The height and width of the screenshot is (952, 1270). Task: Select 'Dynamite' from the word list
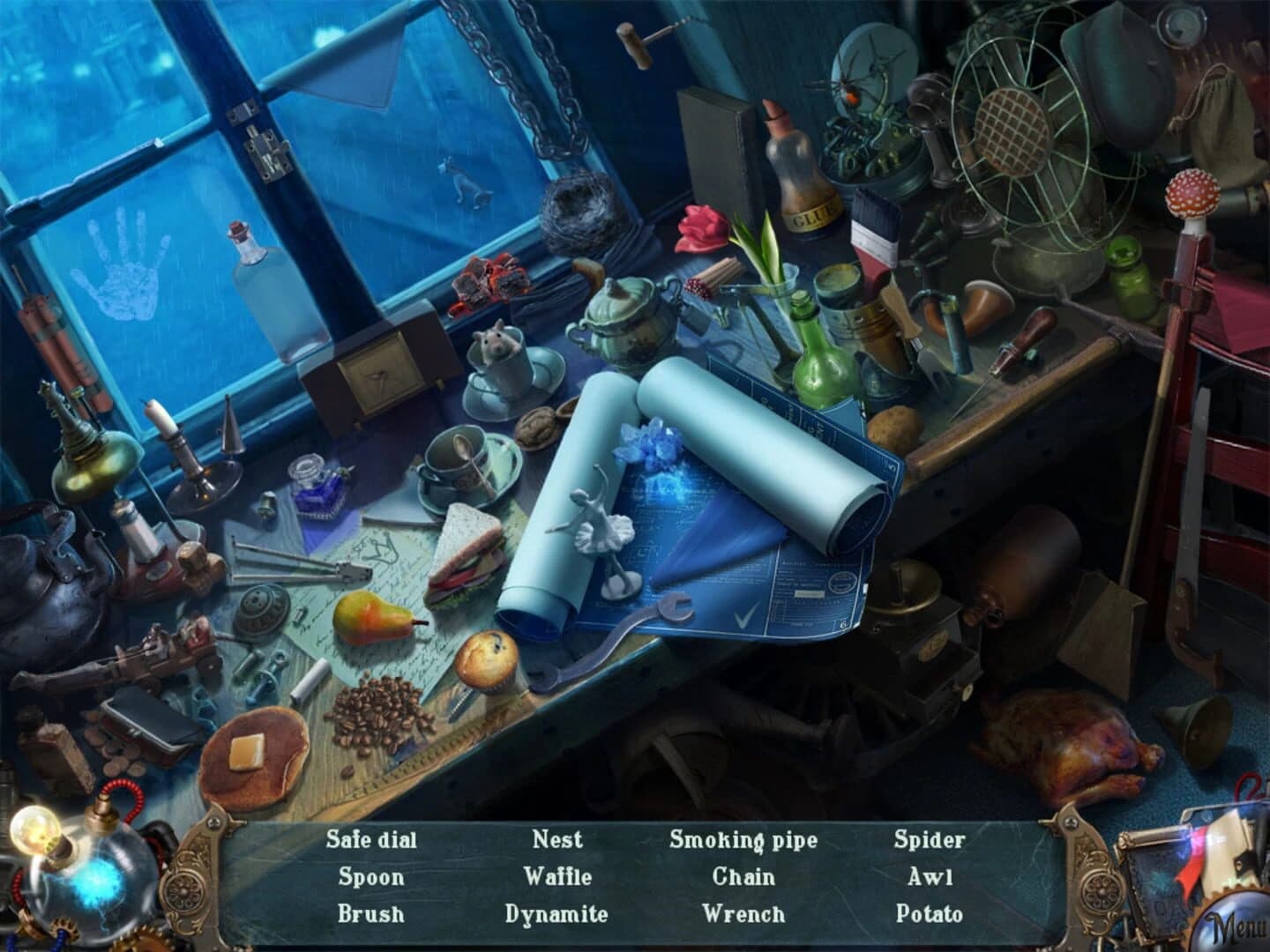click(x=557, y=916)
